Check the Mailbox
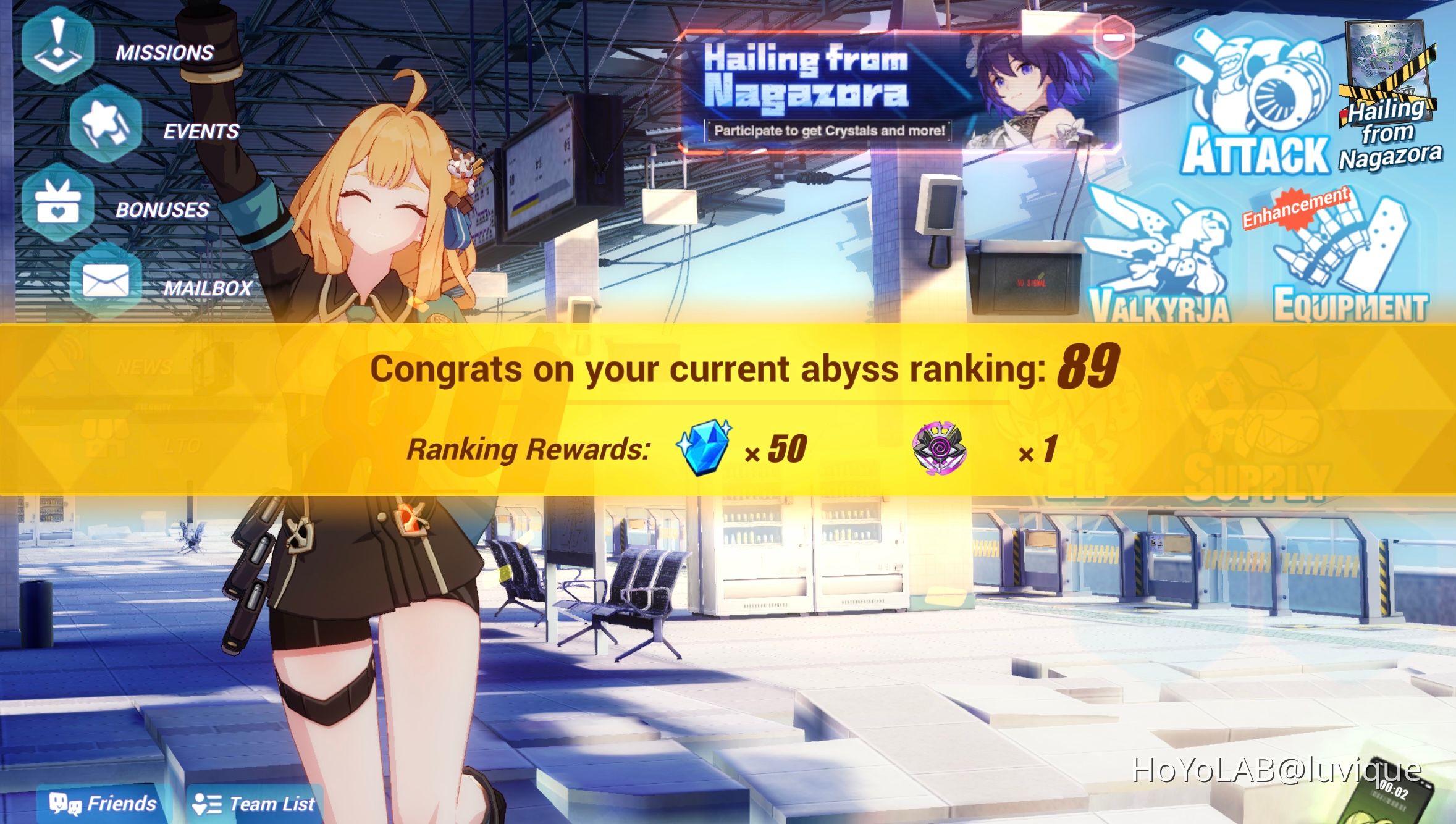The width and height of the screenshot is (1456, 824). [105, 281]
